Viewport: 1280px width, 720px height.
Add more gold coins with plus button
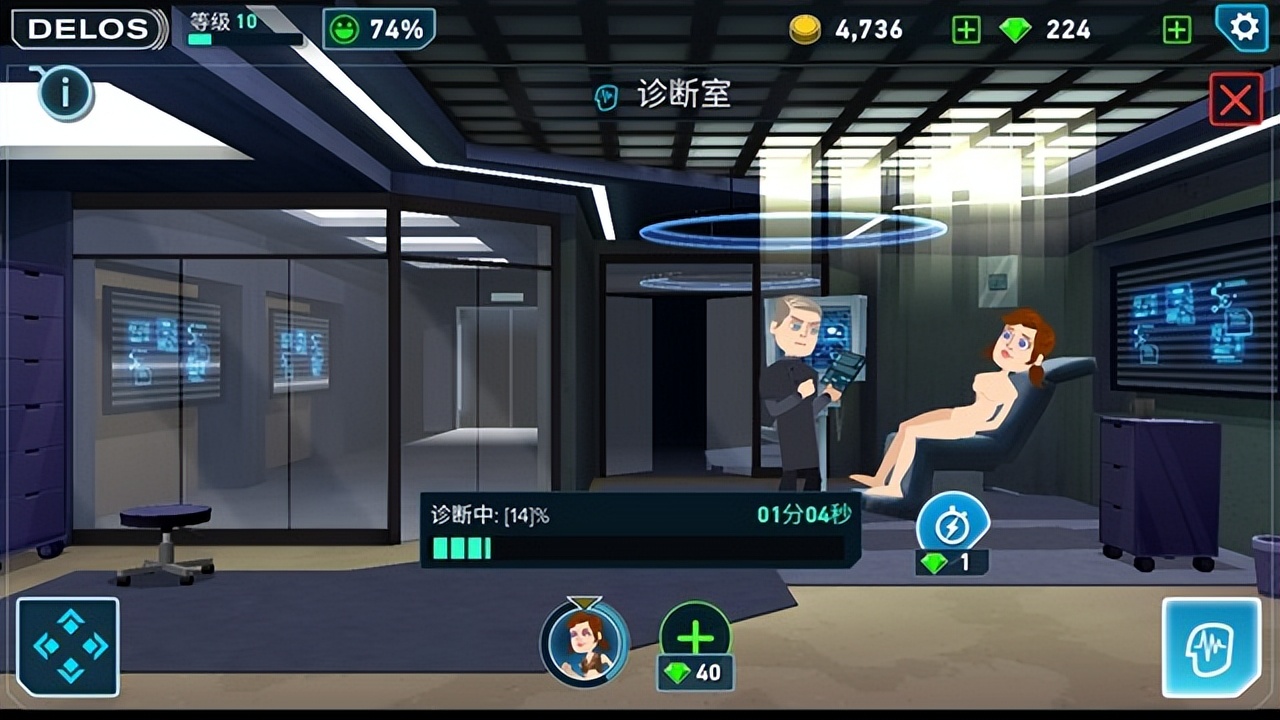click(966, 30)
